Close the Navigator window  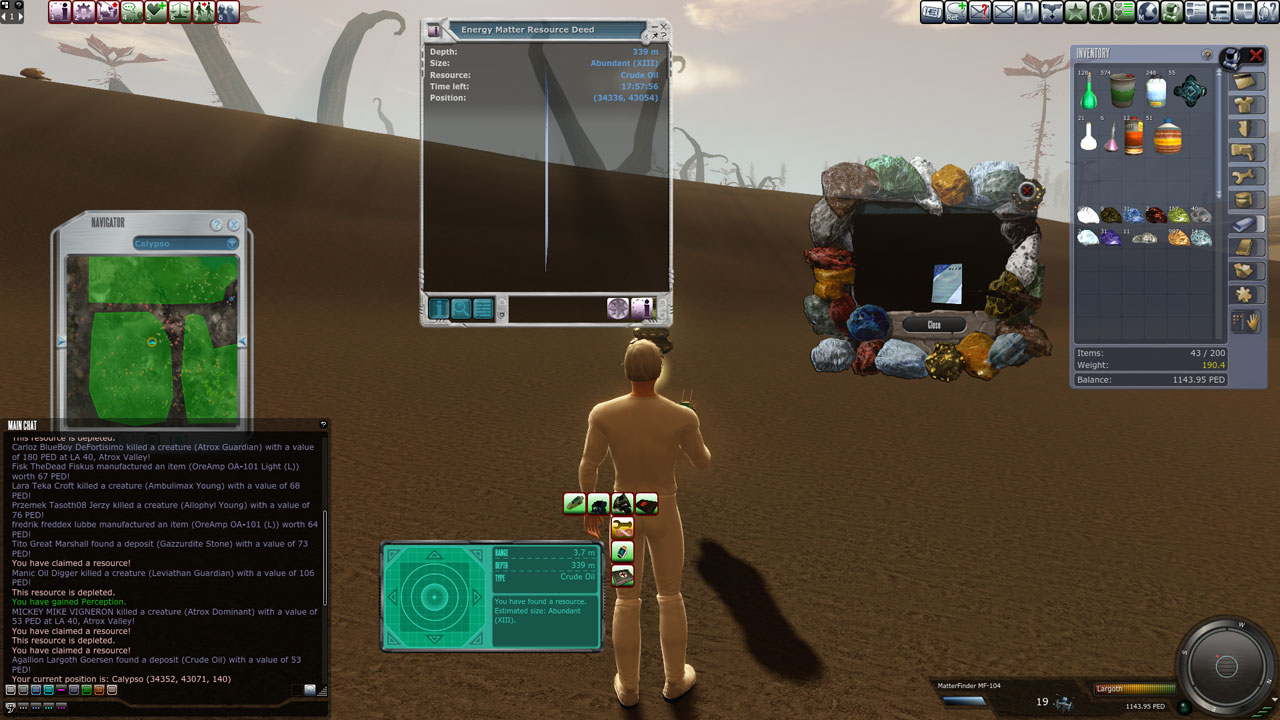[234, 225]
